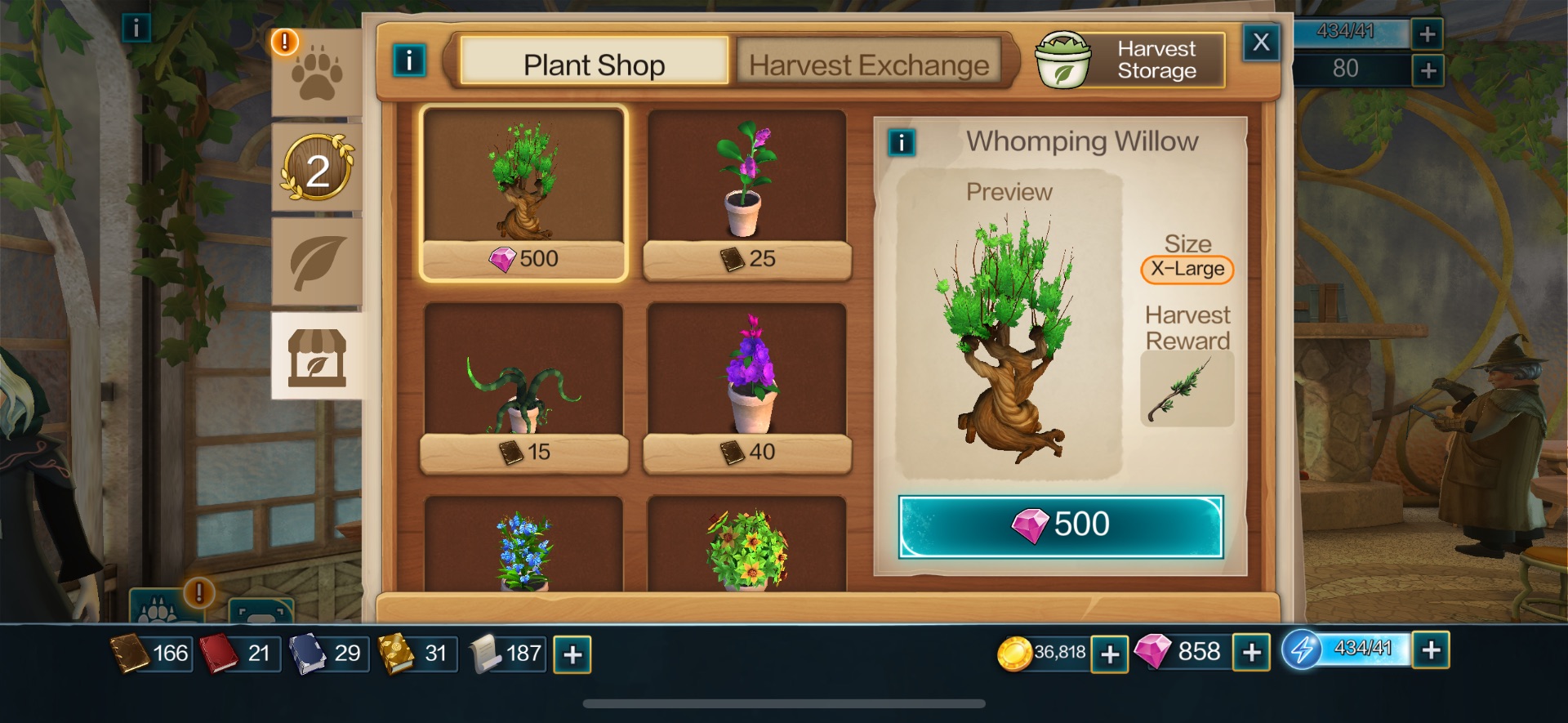Screen dimensions: 1568x723
Task: Open the paw print creatures tab
Action: pyautogui.click(x=317, y=74)
